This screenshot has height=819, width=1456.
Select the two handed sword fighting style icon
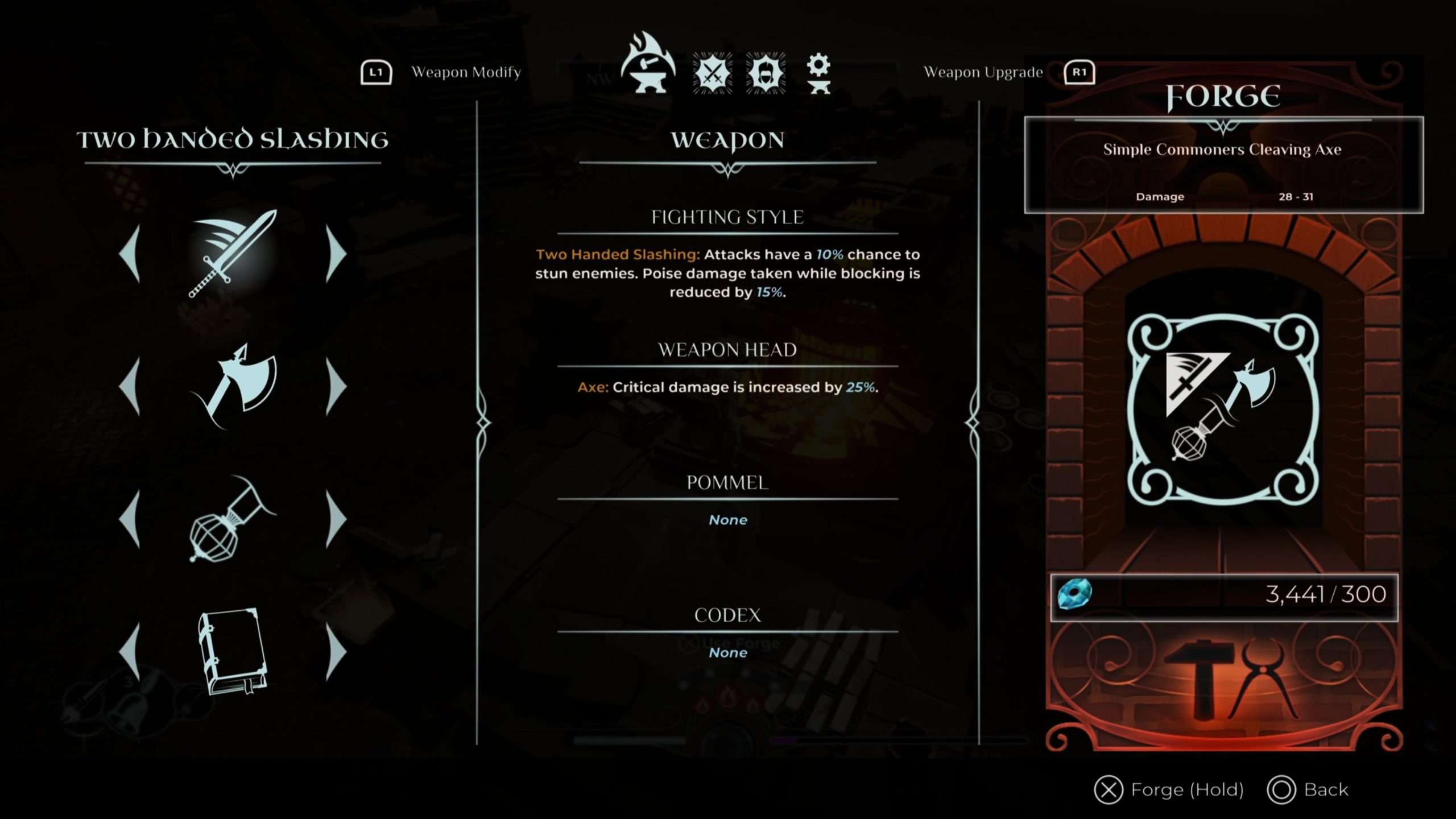(233, 254)
